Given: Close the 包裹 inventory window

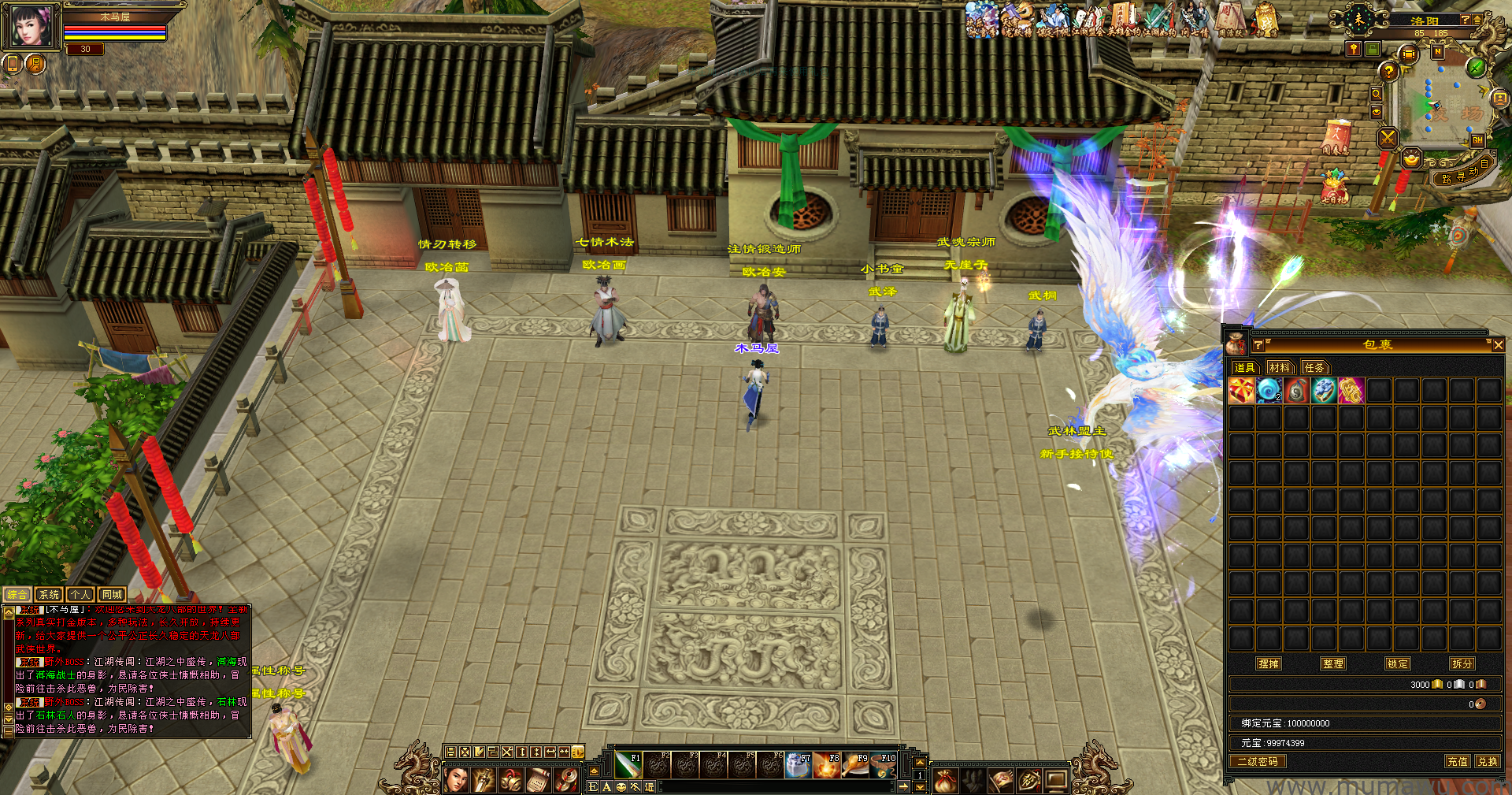Looking at the screenshot, I should point(1498,345).
